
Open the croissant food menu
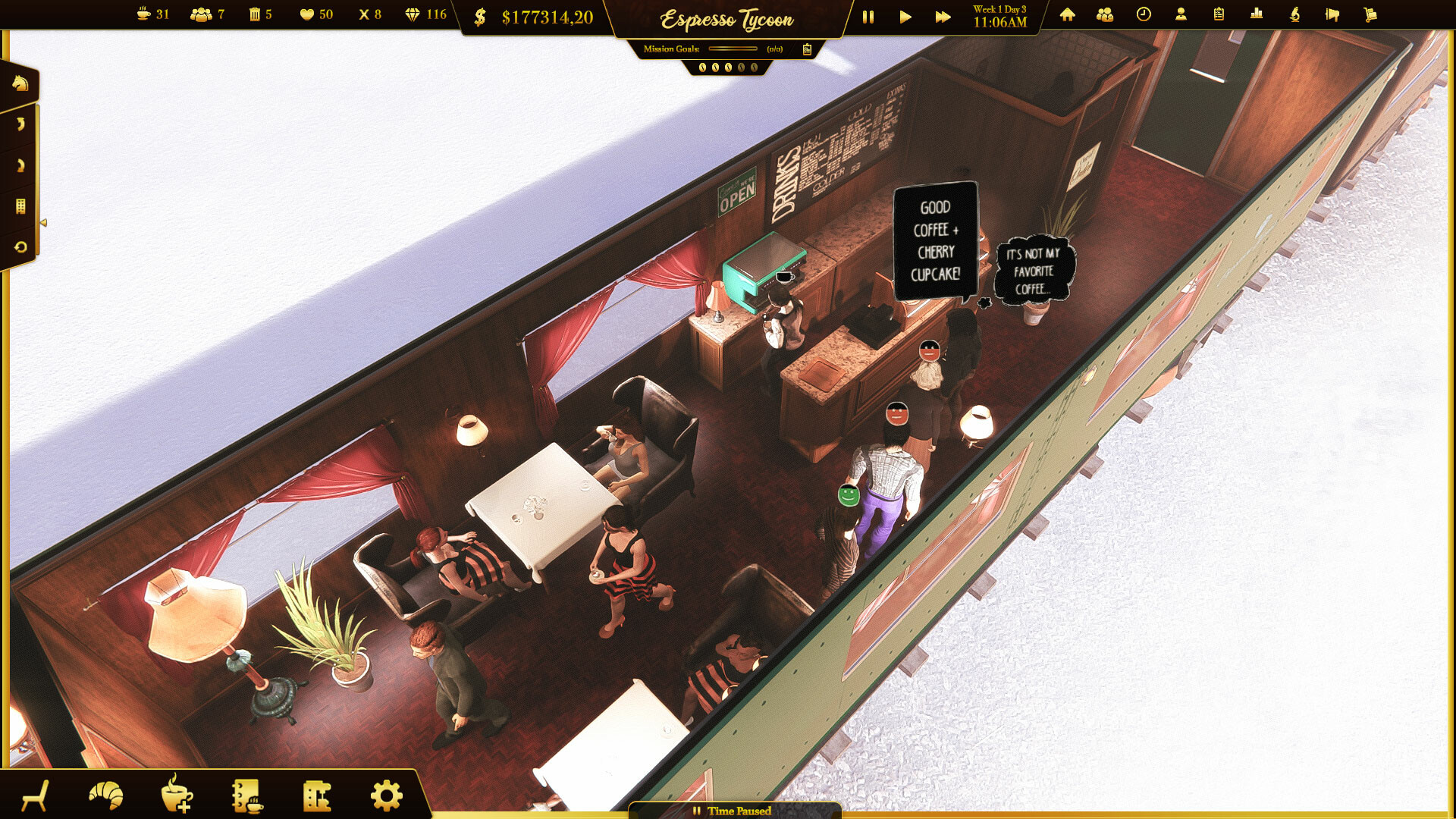[106, 793]
